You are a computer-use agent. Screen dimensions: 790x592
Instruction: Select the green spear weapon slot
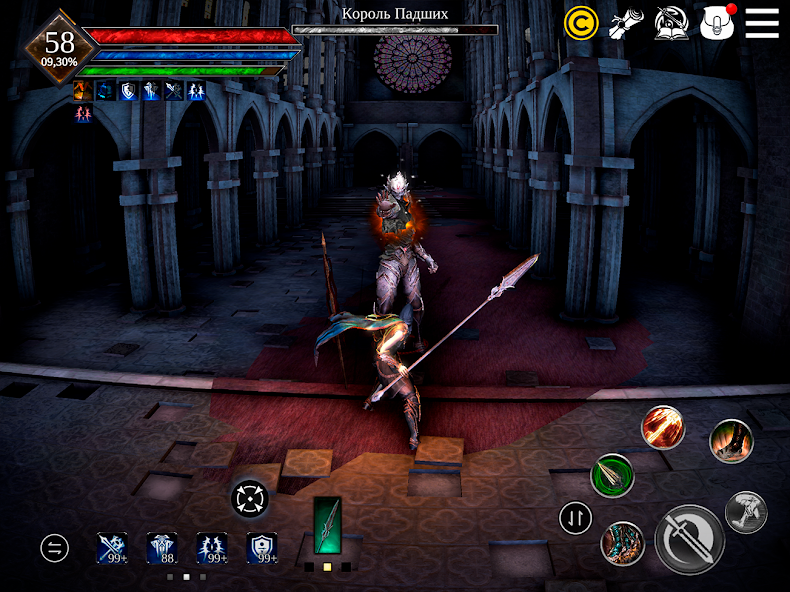(327, 526)
